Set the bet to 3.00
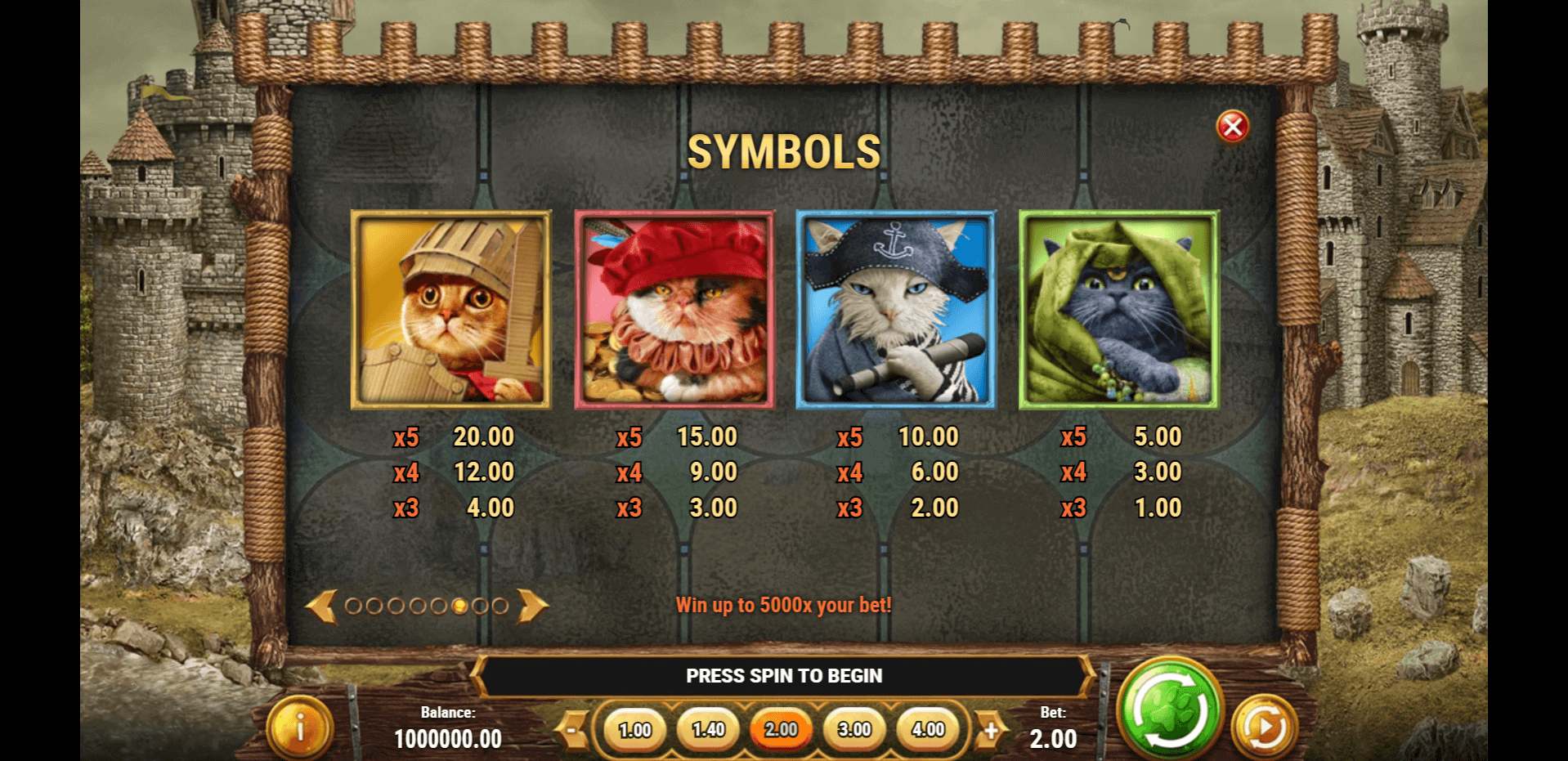The image size is (1568, 761). 854,730
